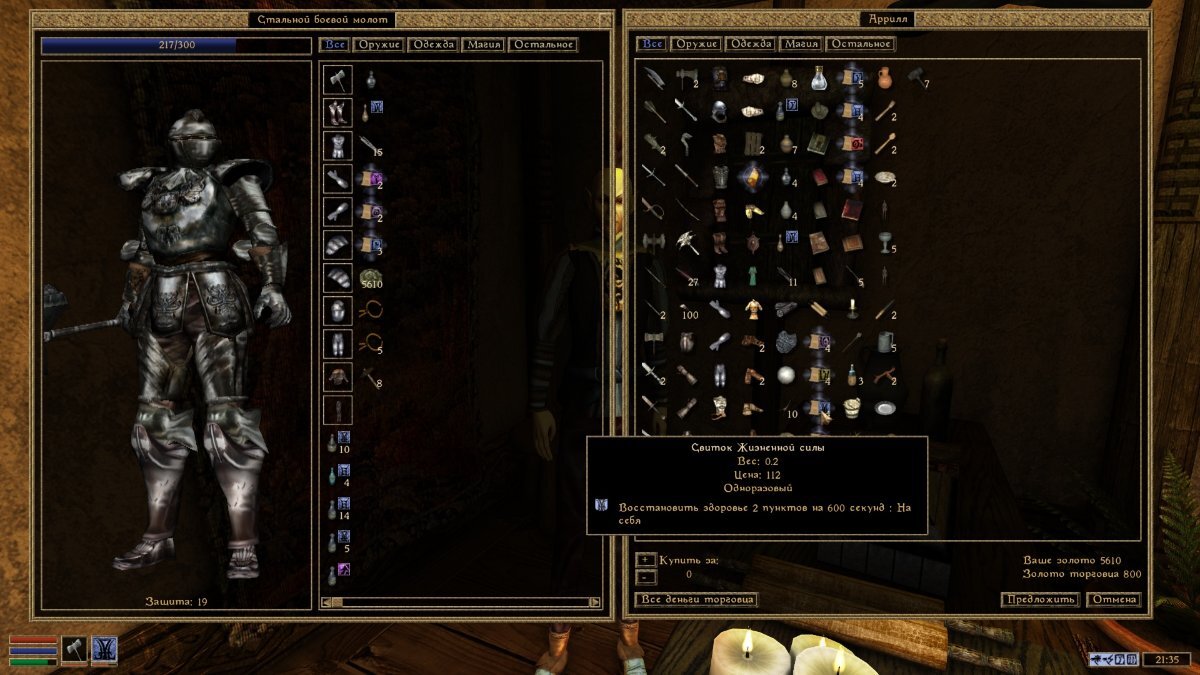Choose Все деньги торговца button
Screen dimensions: 1200x675
click(x=696, y=600)
